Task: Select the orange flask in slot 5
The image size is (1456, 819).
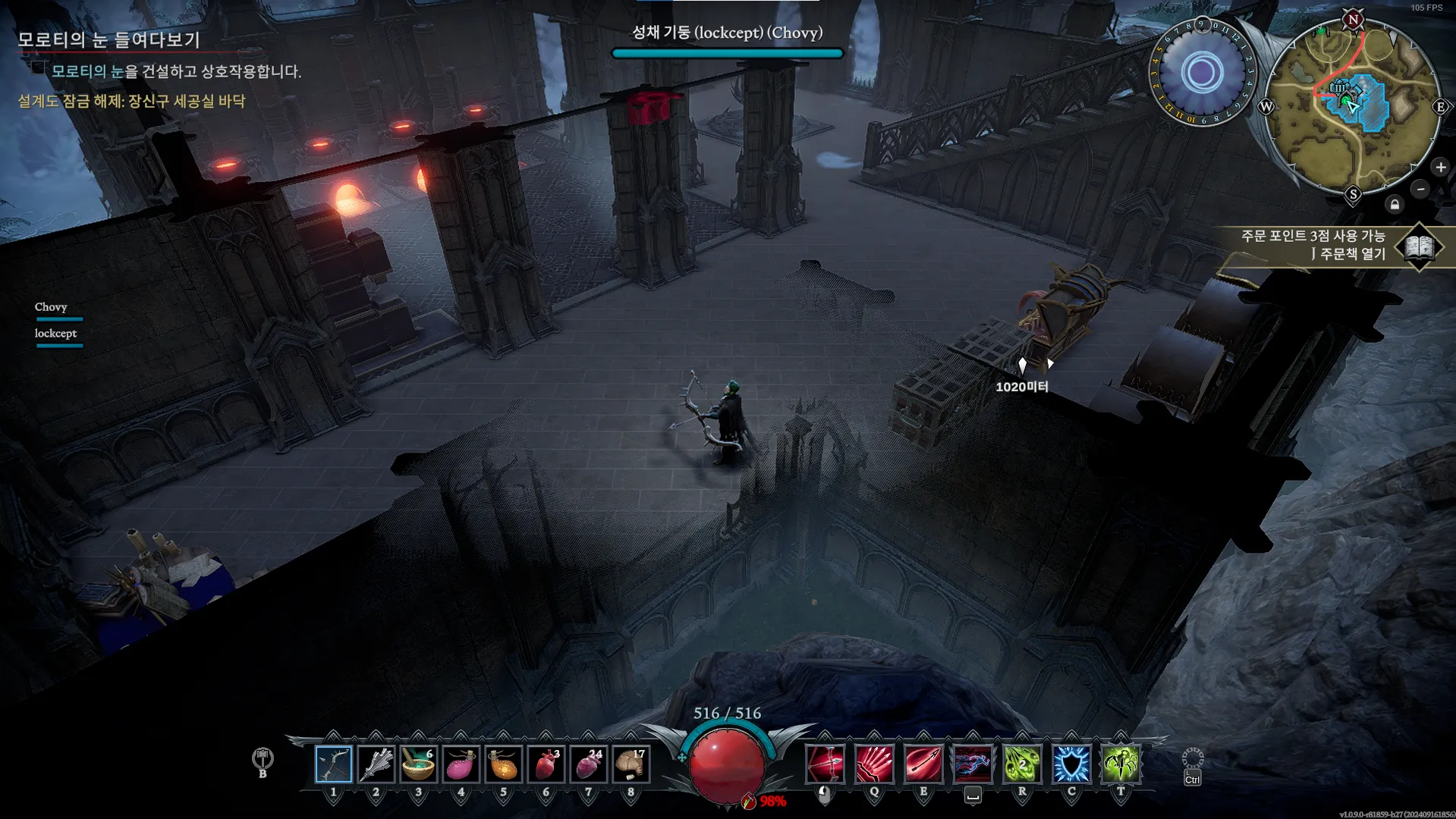Action: [x=503, y=764]
